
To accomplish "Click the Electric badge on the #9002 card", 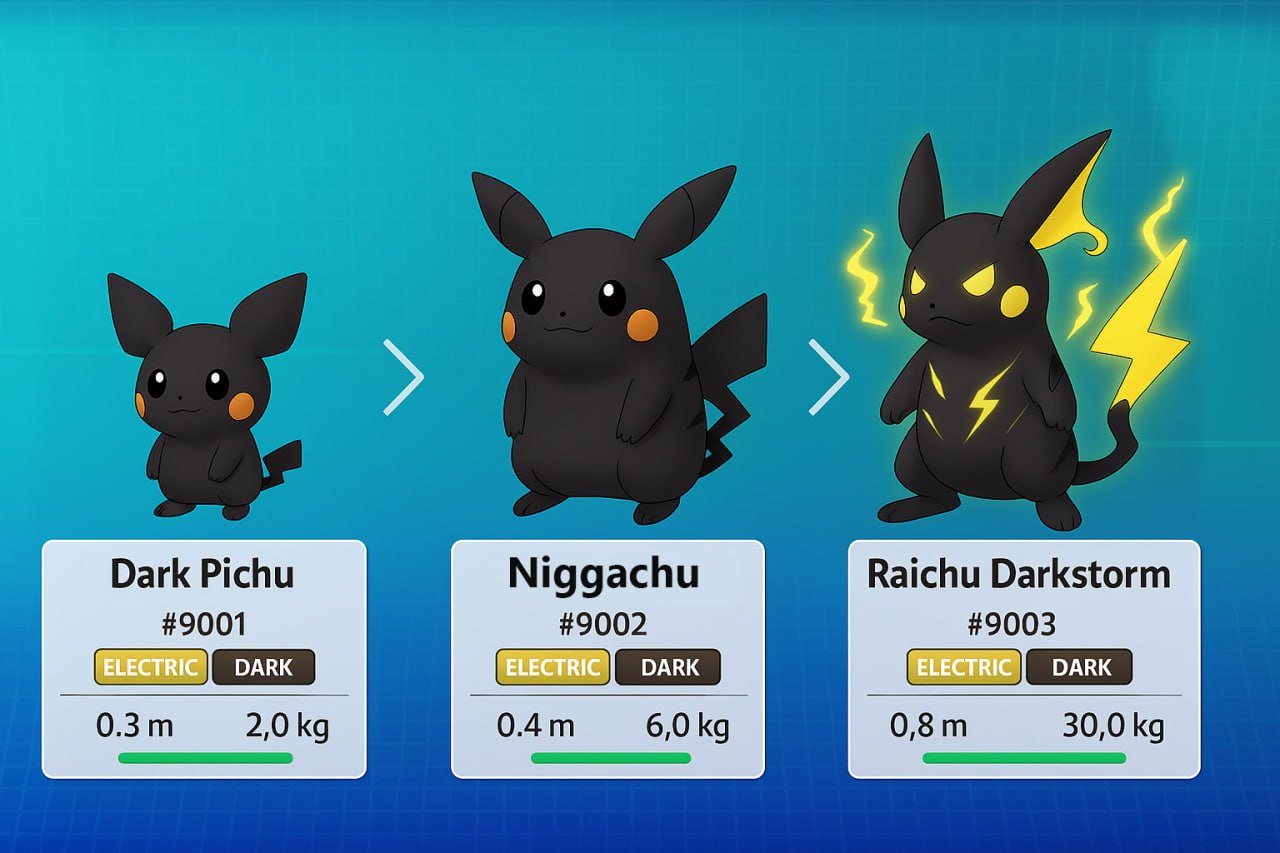I will pos(552,668).
